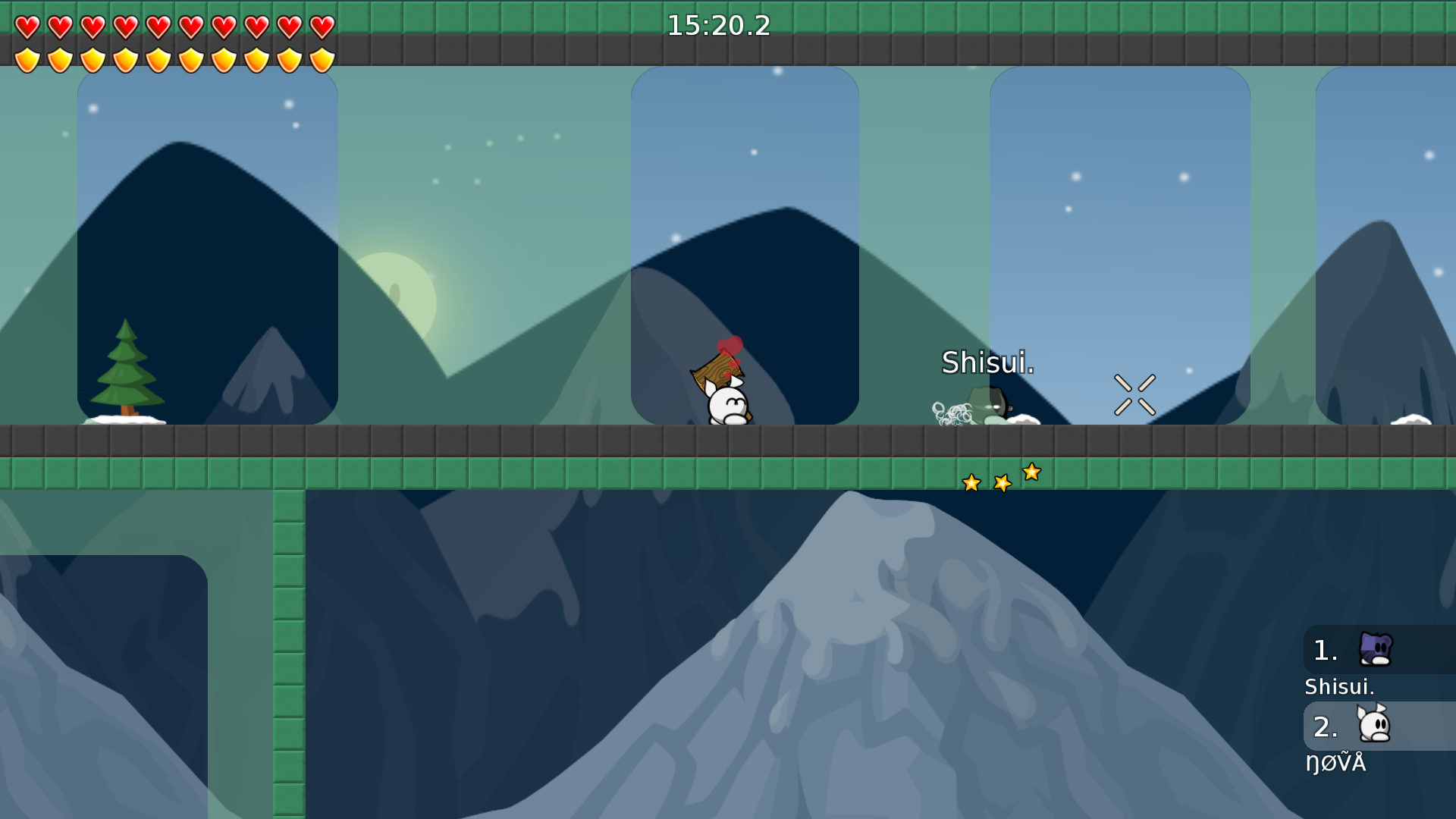Click the fifth heart in the health bar
The width and height of the screenshot is (1456, 819).
click(x=157, y=27)
